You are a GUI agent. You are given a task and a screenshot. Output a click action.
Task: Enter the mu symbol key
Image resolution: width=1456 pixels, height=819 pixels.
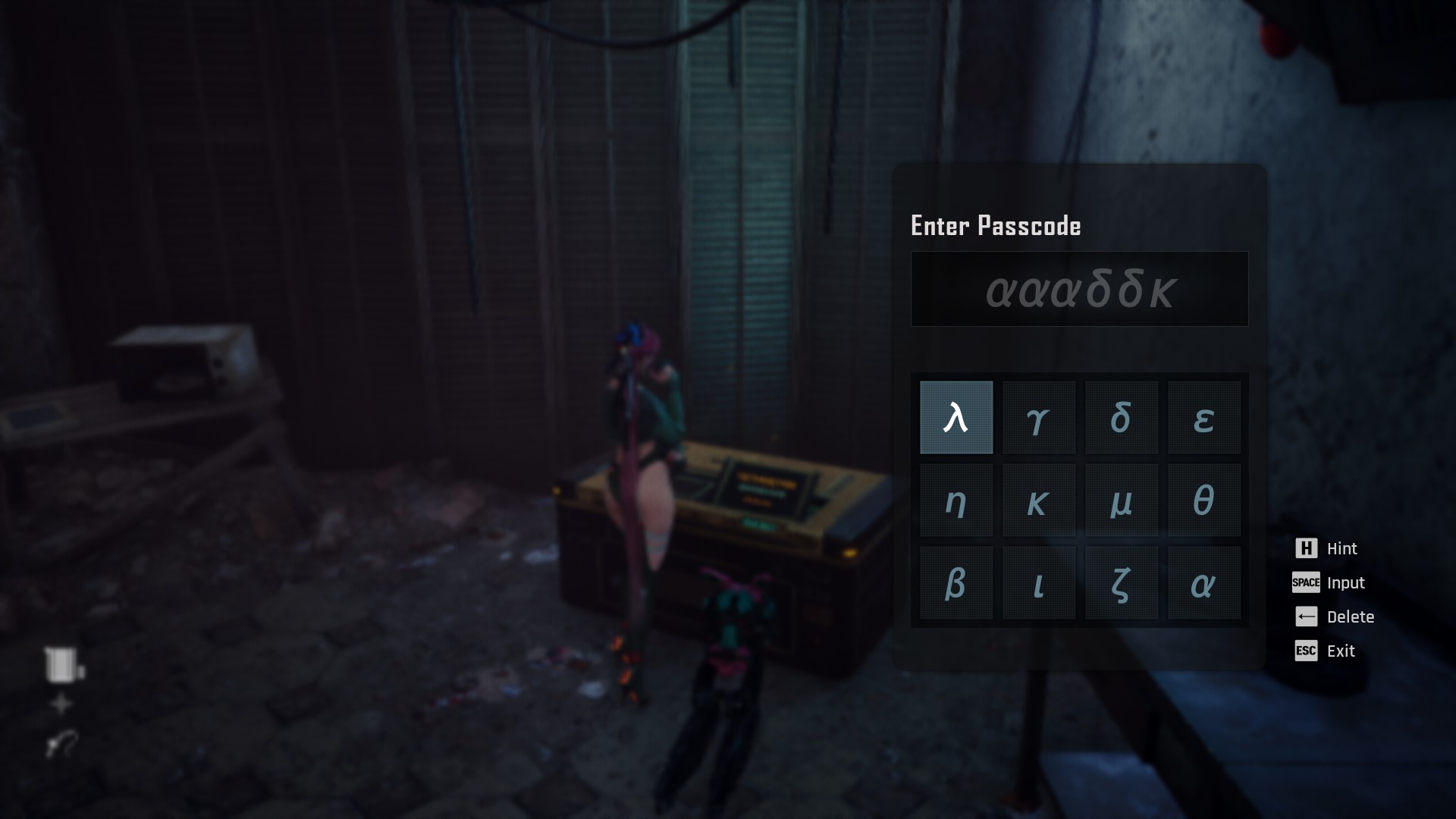click(1122, 500)
